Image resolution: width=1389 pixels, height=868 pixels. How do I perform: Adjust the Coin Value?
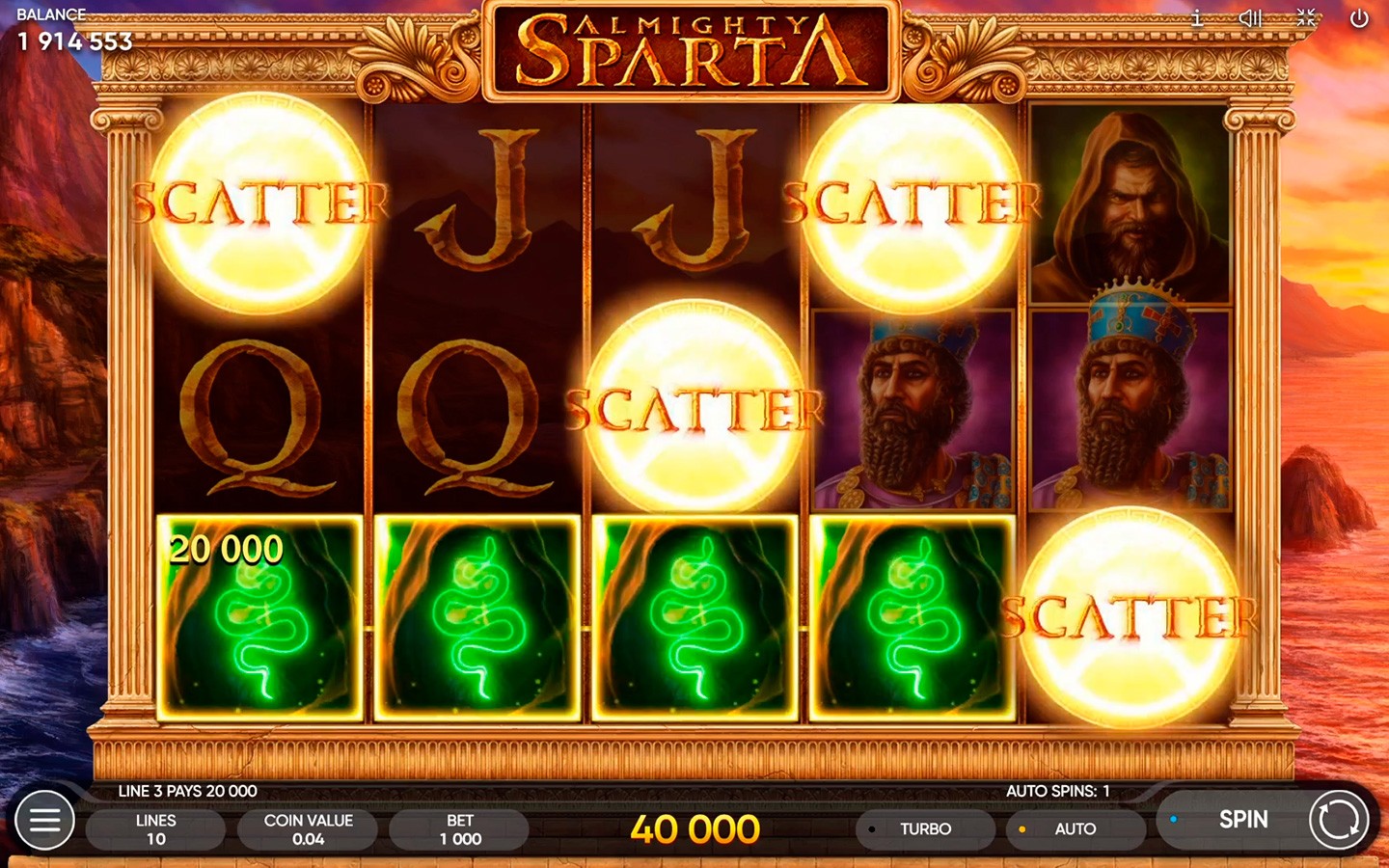click(x=308, y=829)
